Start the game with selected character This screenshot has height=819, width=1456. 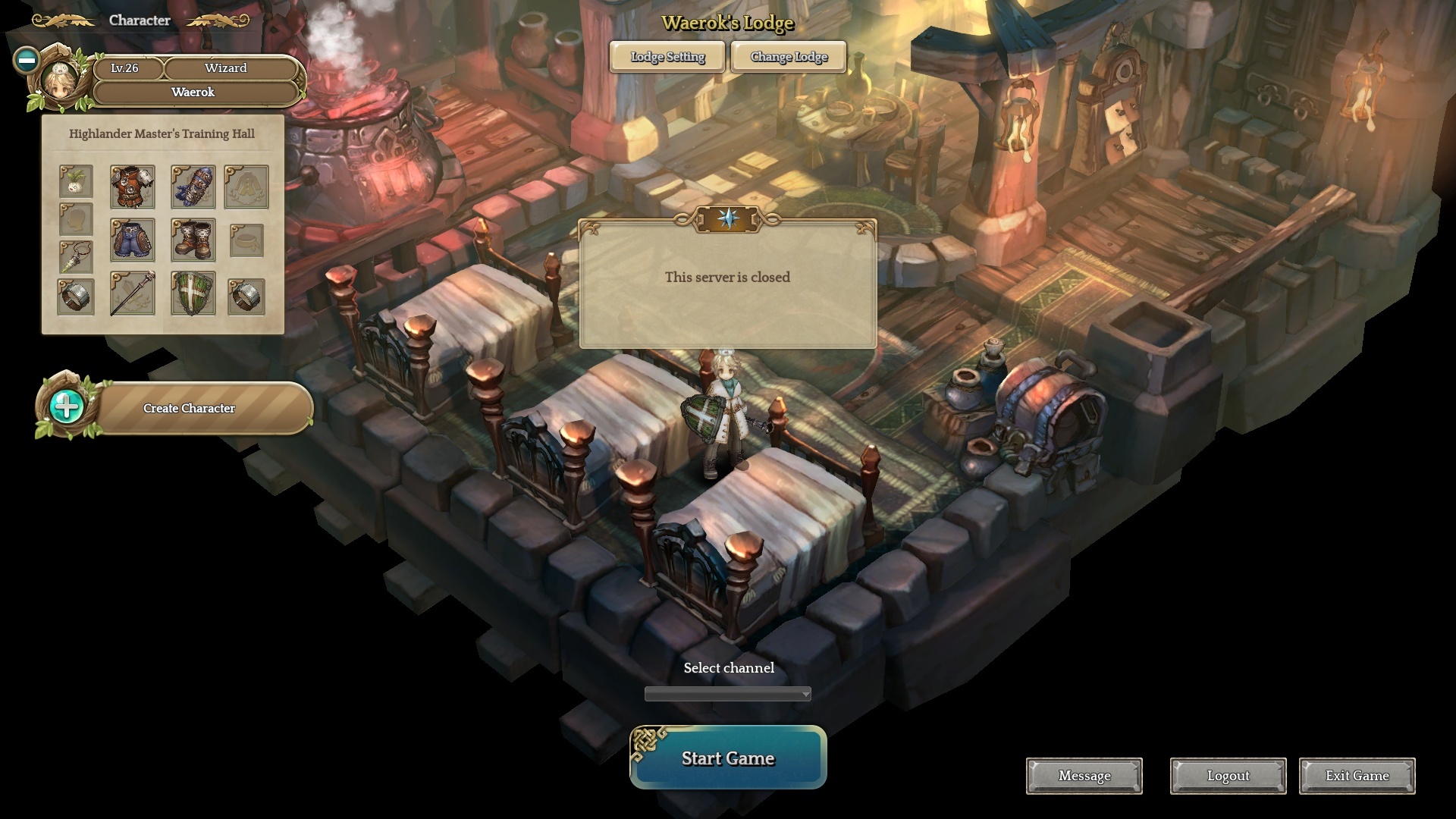[728, 758]
